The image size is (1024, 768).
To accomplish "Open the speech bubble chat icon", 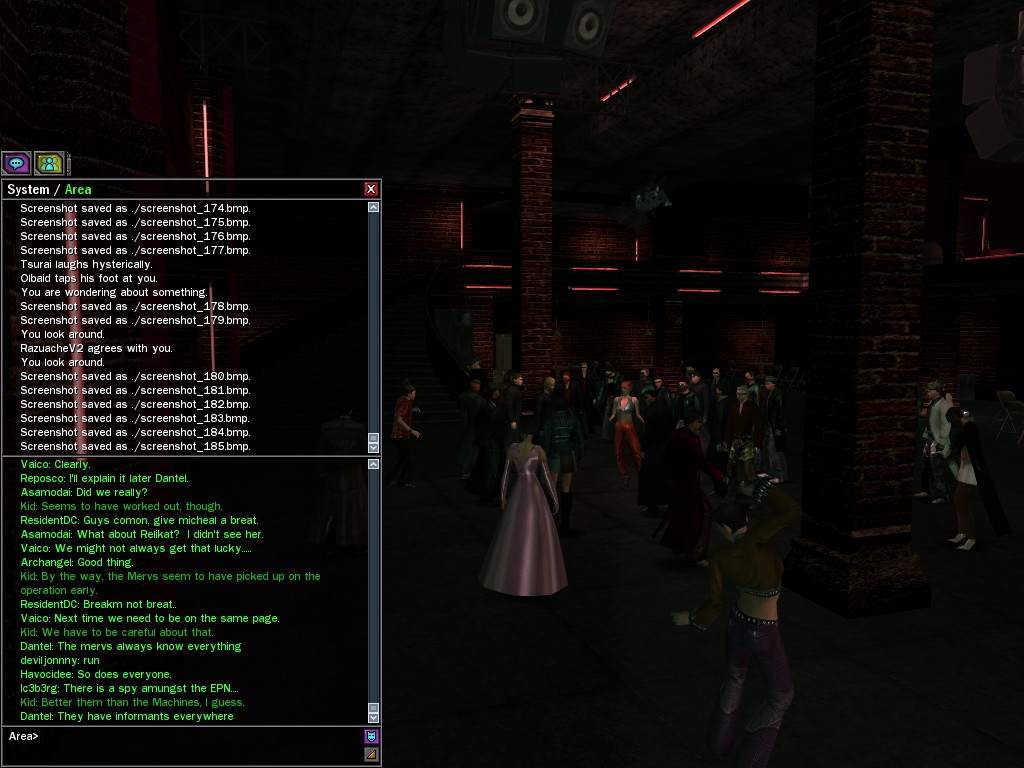I will tap(16, 163).
